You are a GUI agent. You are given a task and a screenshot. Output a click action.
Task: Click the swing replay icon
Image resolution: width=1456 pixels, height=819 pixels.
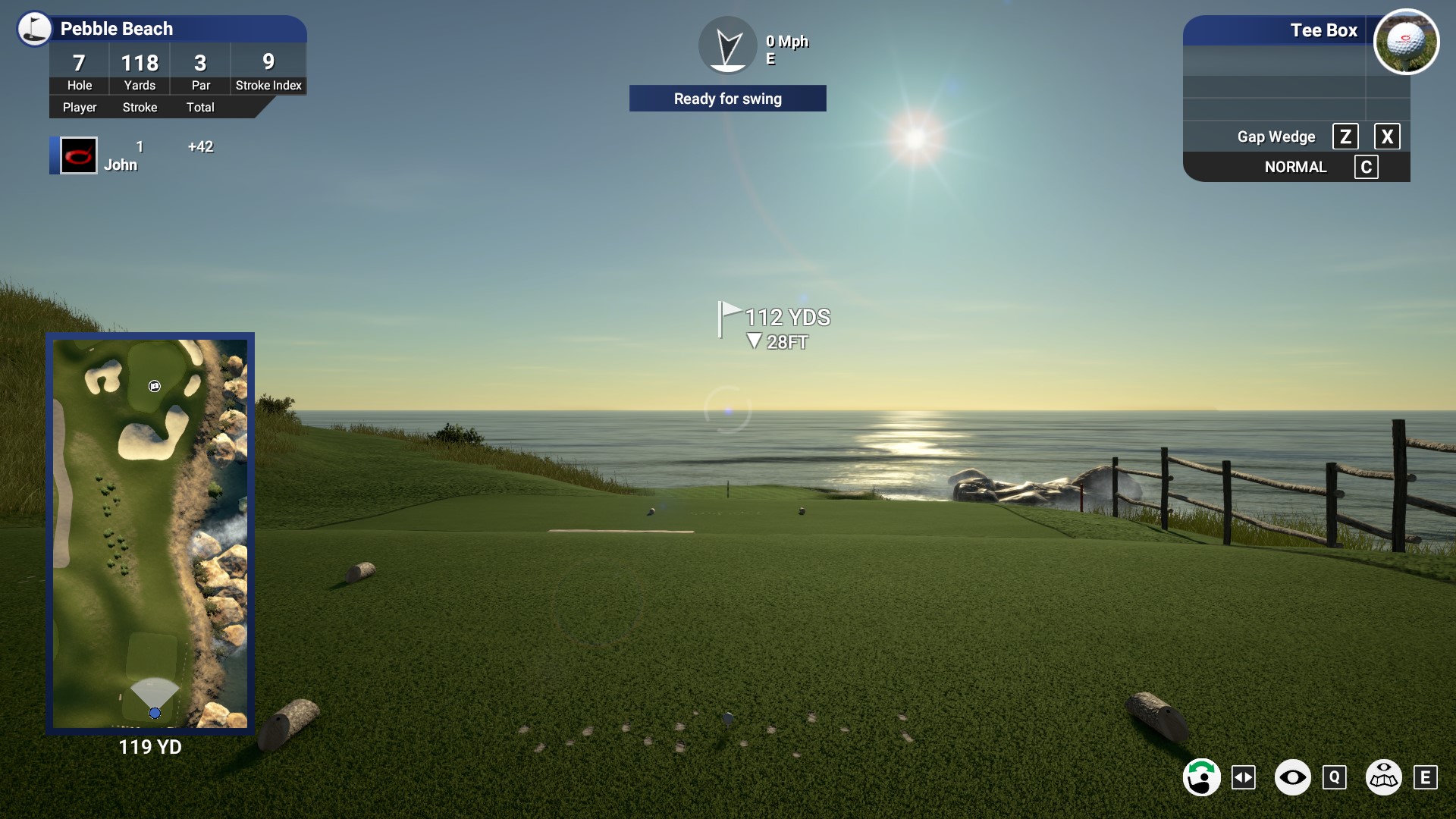(1203, 777)
